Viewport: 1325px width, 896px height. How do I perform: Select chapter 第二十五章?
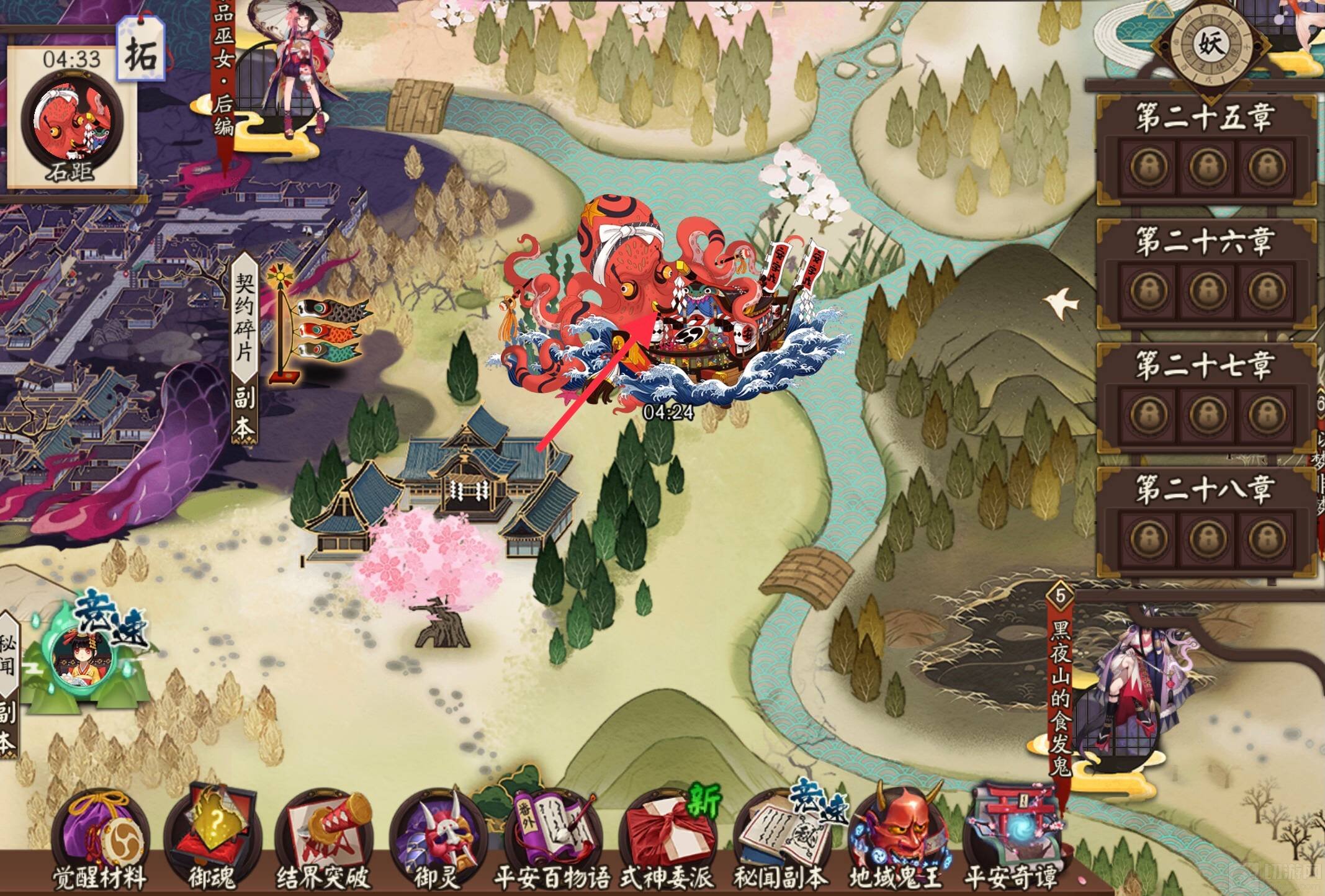coord(1205,149)
